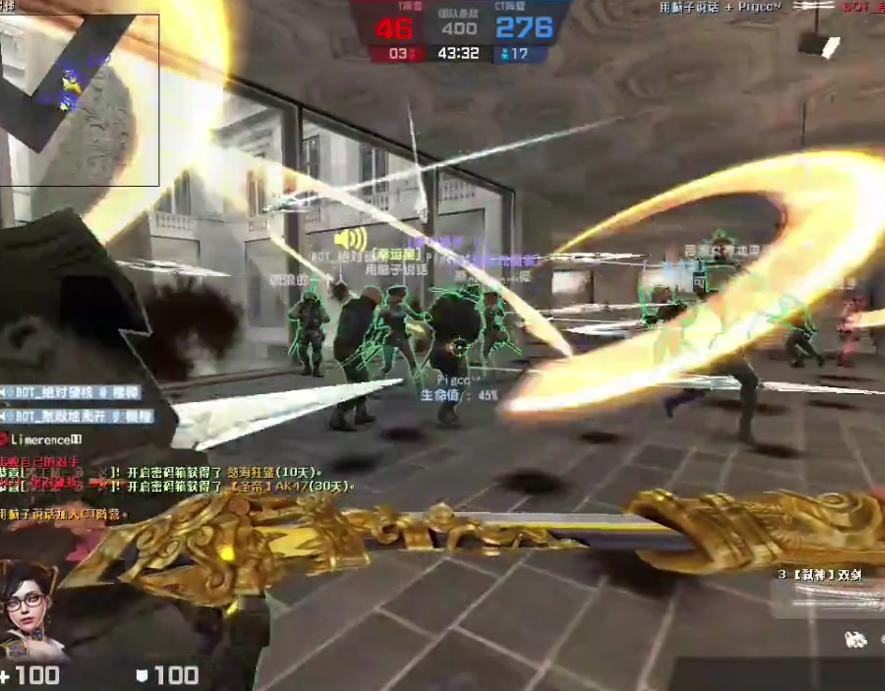Click the AK47 lockbox reward message
The width and height of the screenshot is (885, 691).
coord(238,486)
